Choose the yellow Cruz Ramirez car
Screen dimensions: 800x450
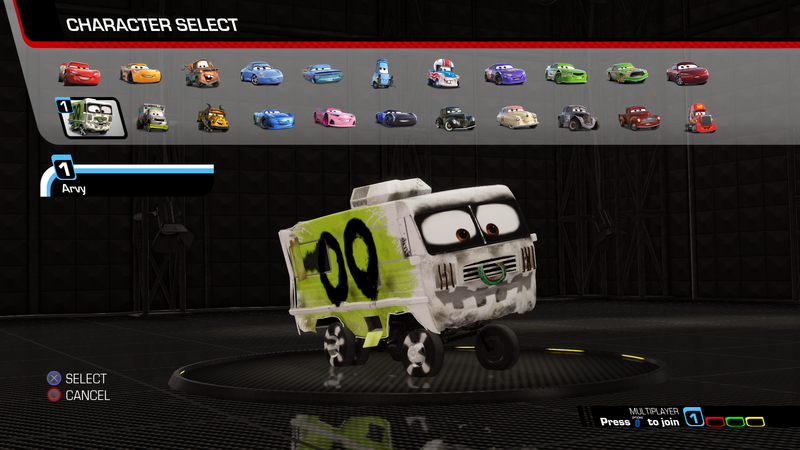(140, 73)
